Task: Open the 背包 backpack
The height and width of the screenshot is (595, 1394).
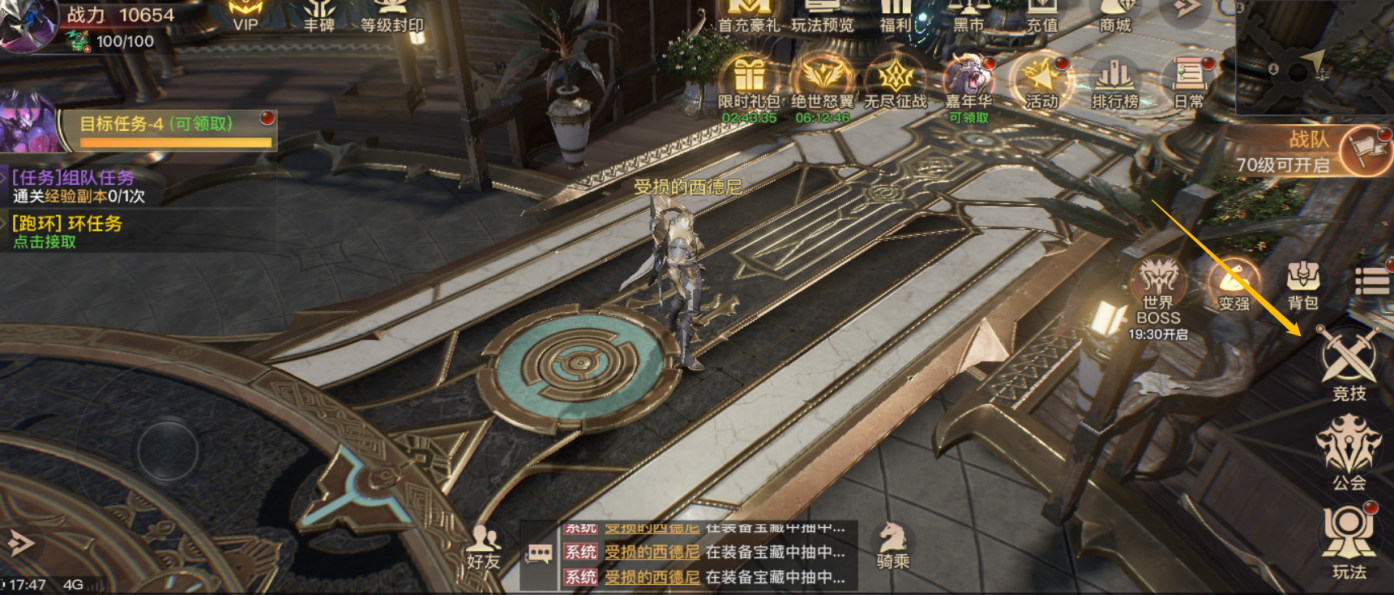Action: pyautogui.click(x=1302, y=285)
